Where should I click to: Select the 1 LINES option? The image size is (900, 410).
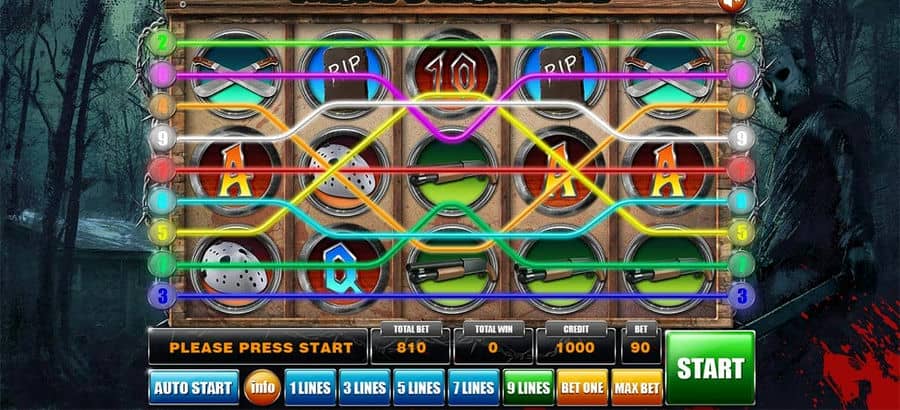(x=309, y=387)
